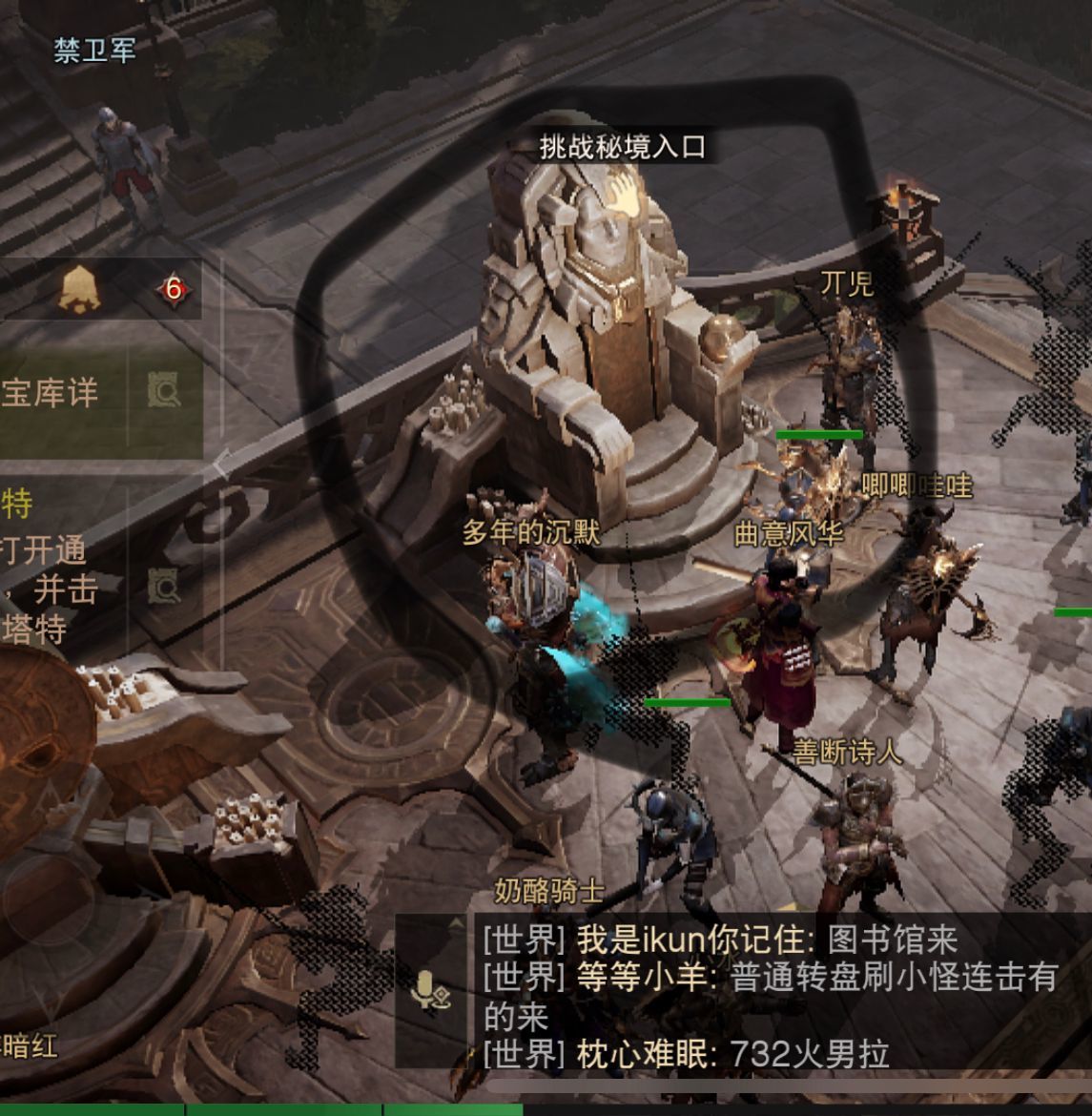Open the bell notifications with 6 alerts
Viewport: 1092px width, 1116px height.
tap(80, 288)
